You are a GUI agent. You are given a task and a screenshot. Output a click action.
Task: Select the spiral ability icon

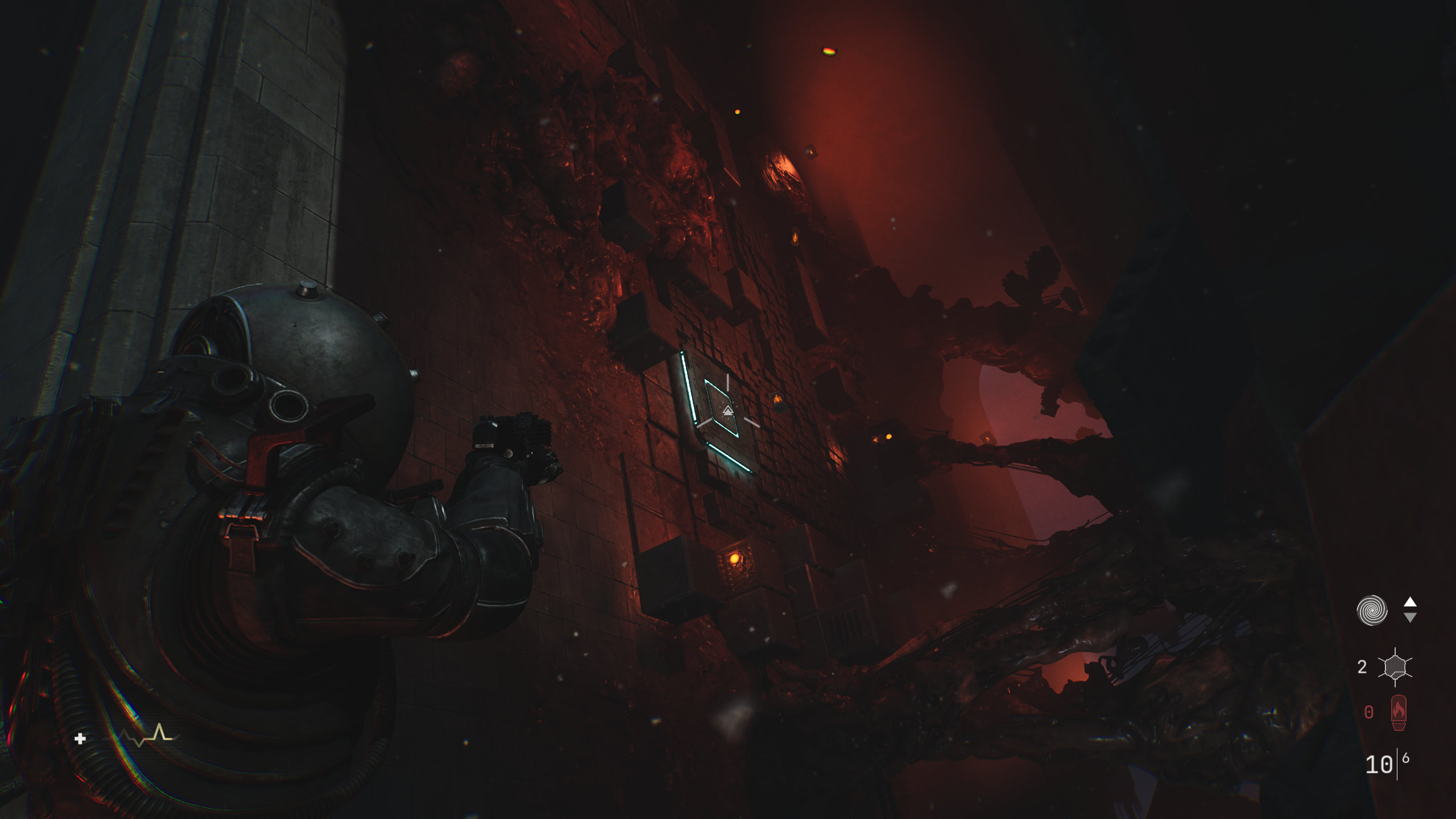pyautogui.click(x=1372, y=610)
